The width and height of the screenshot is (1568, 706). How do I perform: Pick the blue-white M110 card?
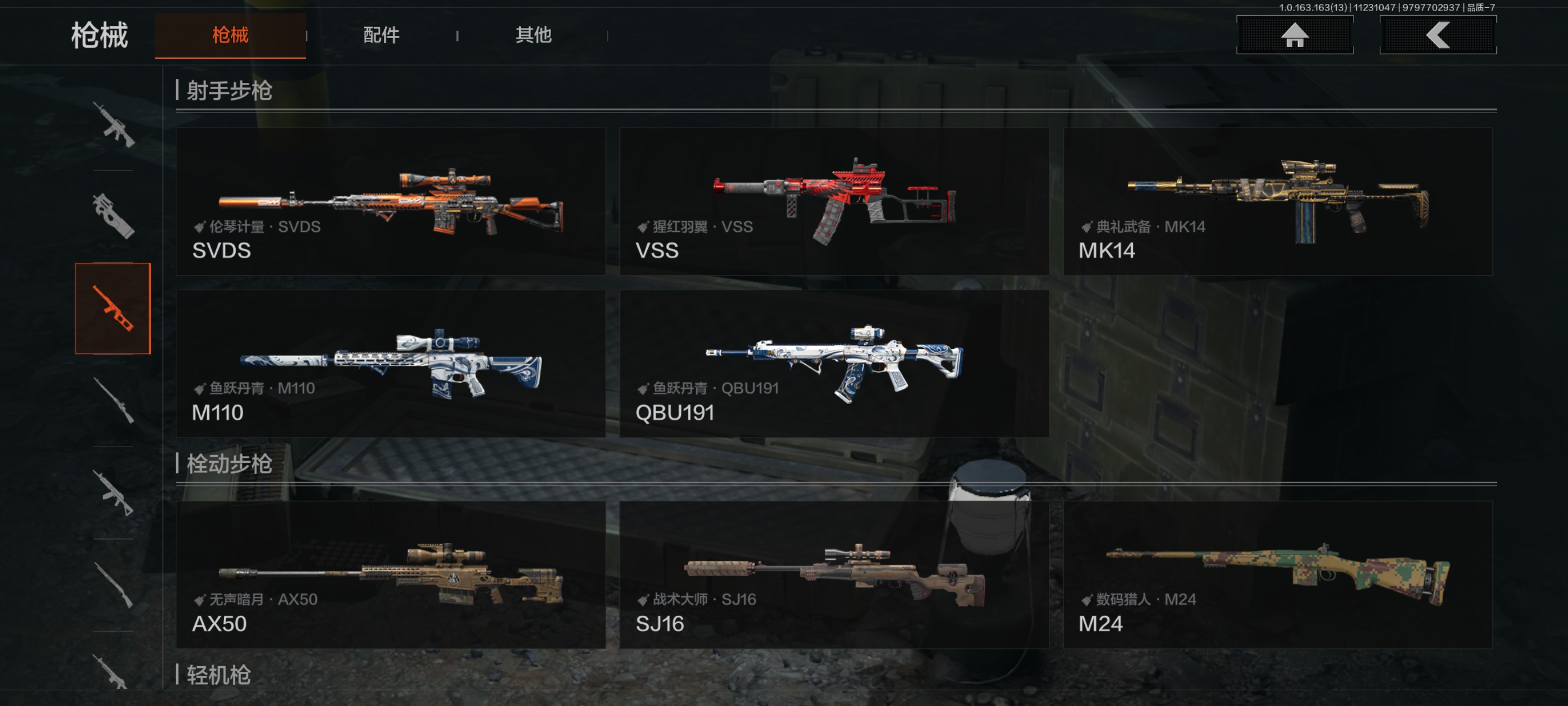(x=390, y=363)
